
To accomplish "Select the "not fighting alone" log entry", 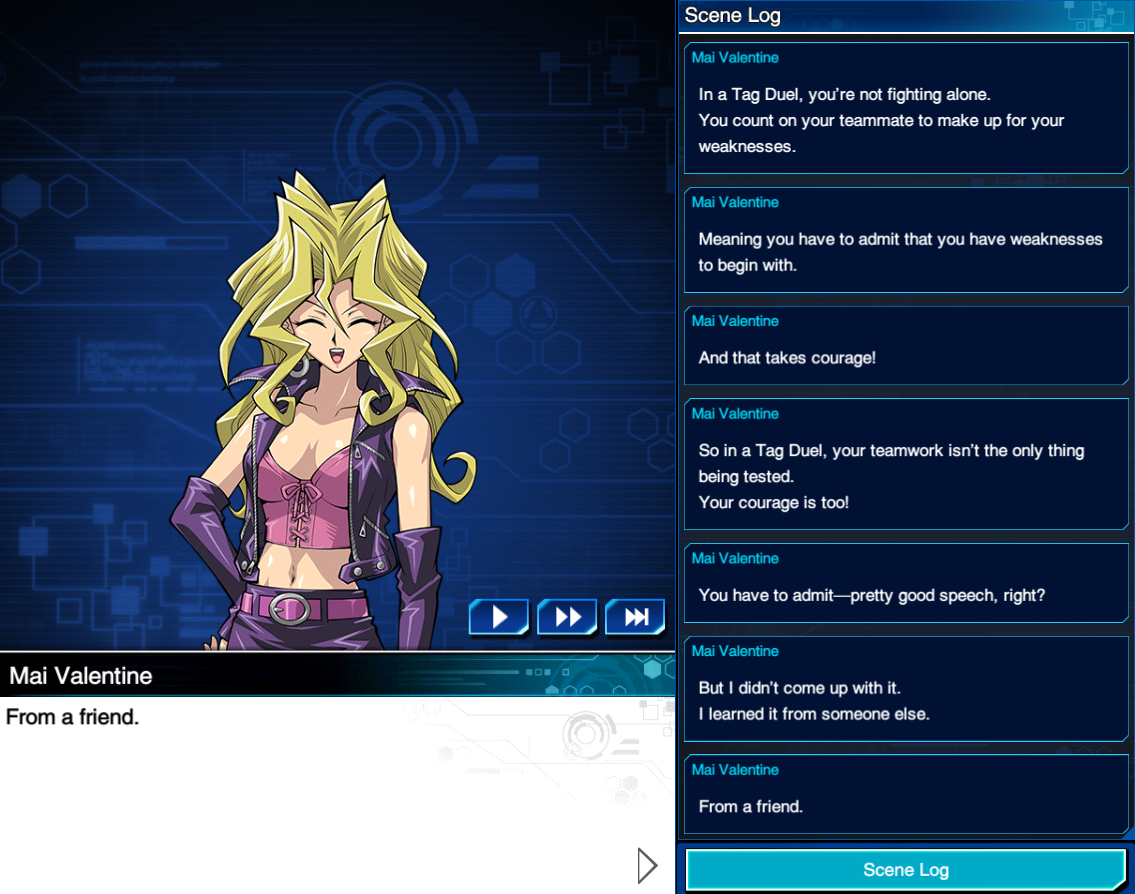I will (x=905, y=108).
